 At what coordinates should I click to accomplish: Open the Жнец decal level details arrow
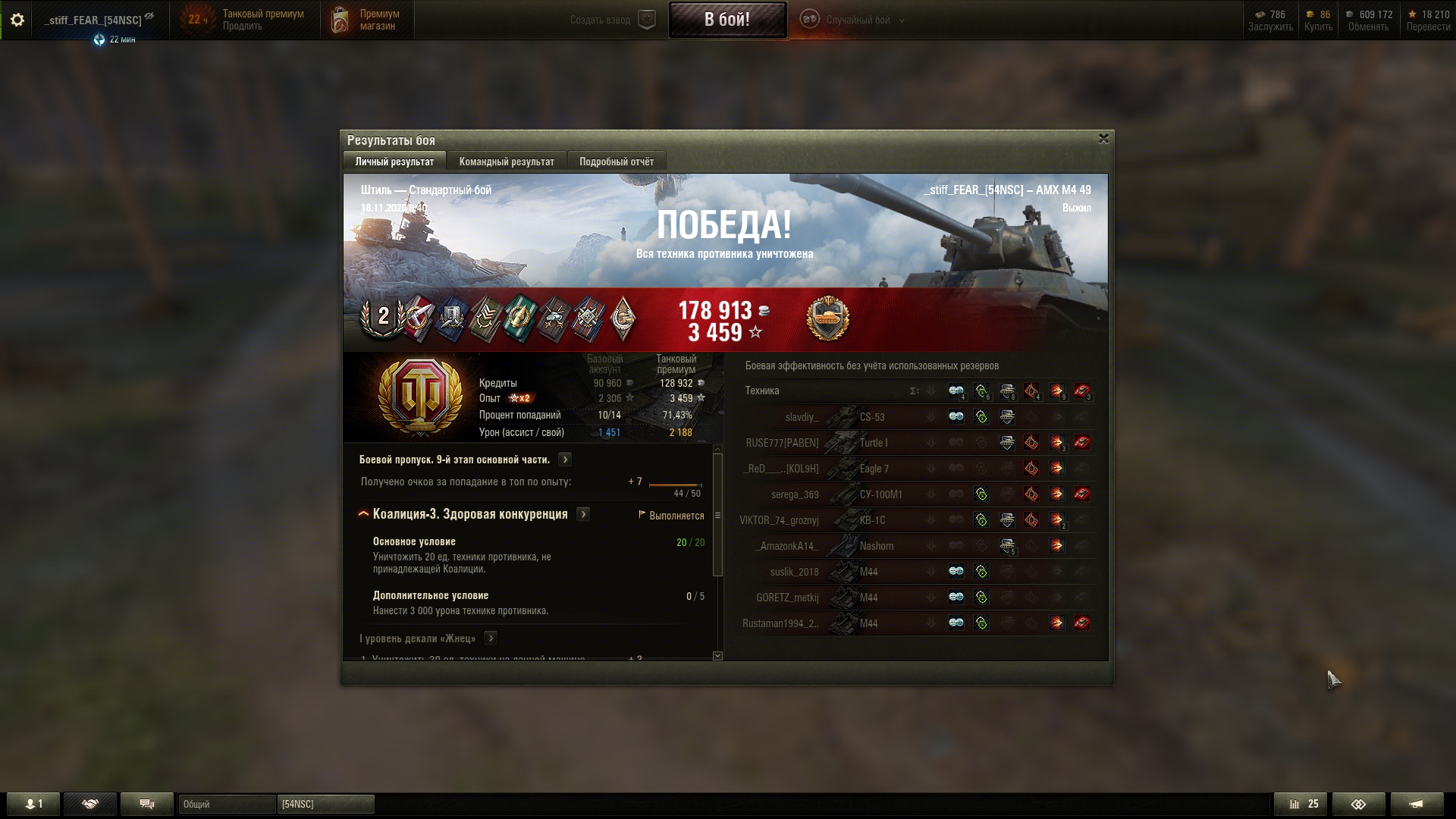click(491, 639)
